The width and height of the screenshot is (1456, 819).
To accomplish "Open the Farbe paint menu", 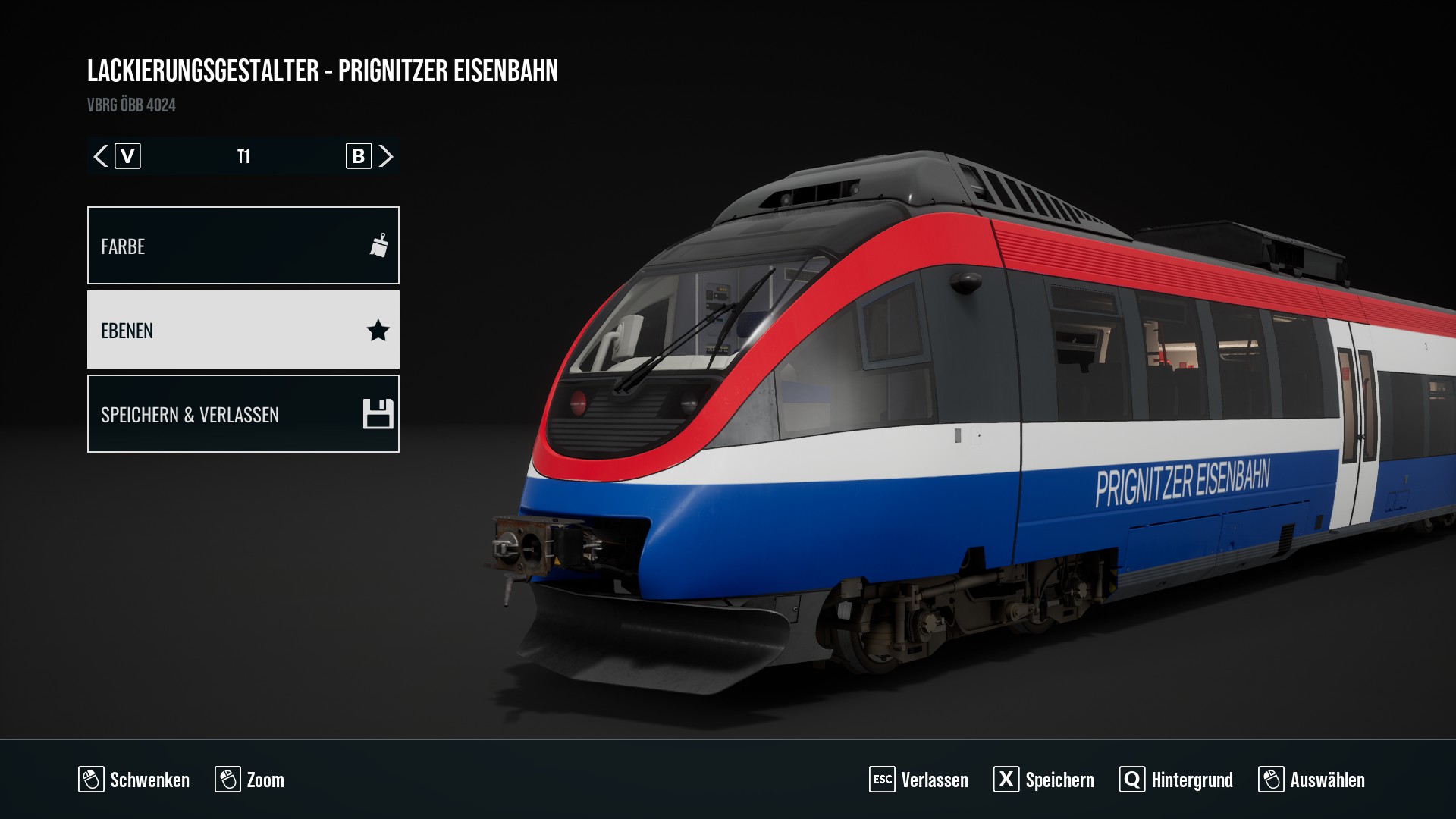I will coord(243,246).
